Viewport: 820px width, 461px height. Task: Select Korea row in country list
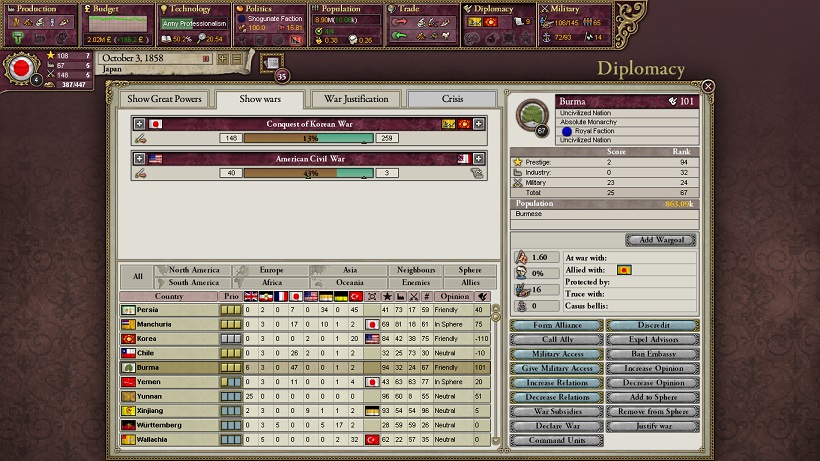(x=168, y=339)
